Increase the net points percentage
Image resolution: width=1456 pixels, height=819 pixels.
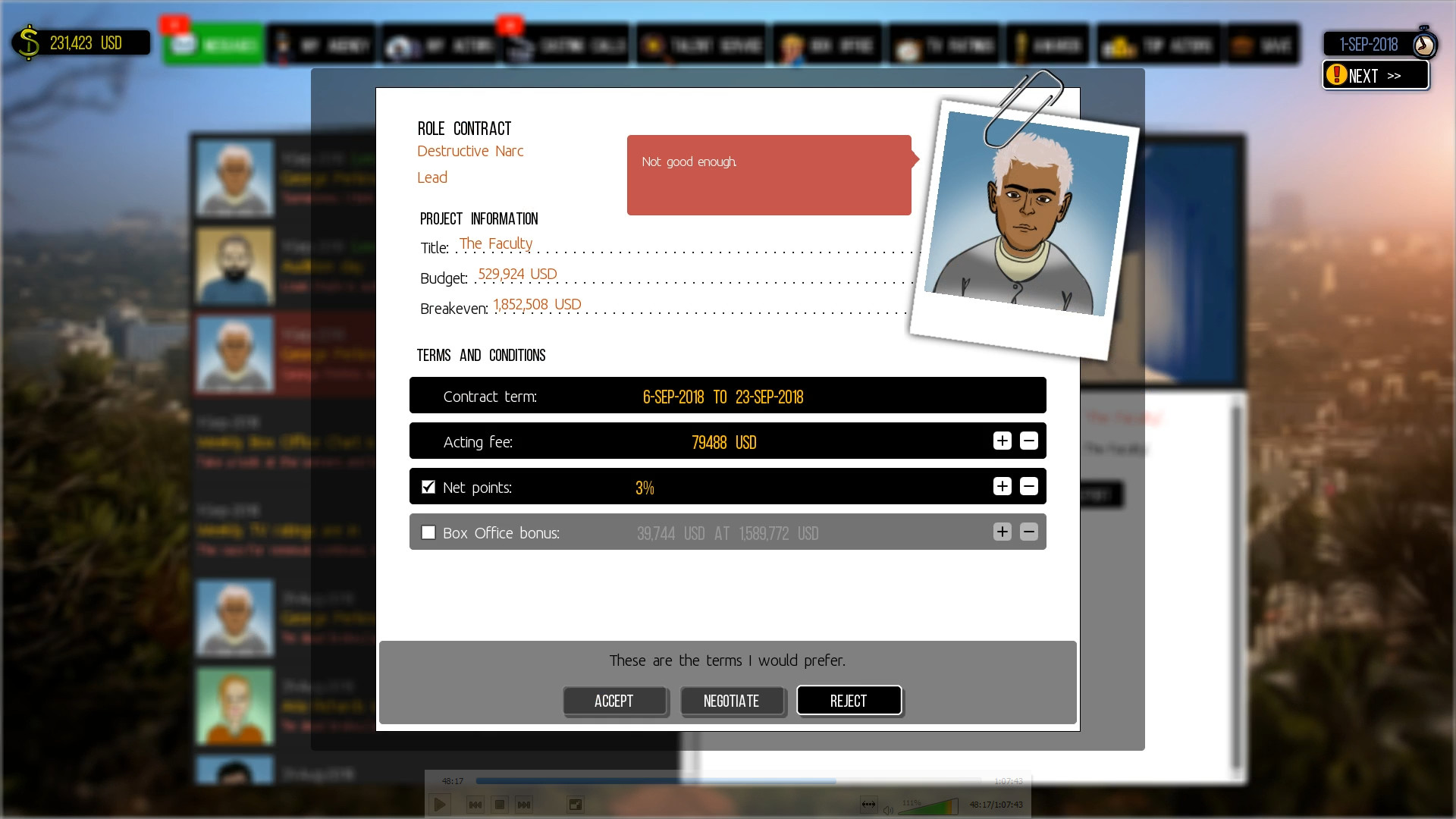1002,486
